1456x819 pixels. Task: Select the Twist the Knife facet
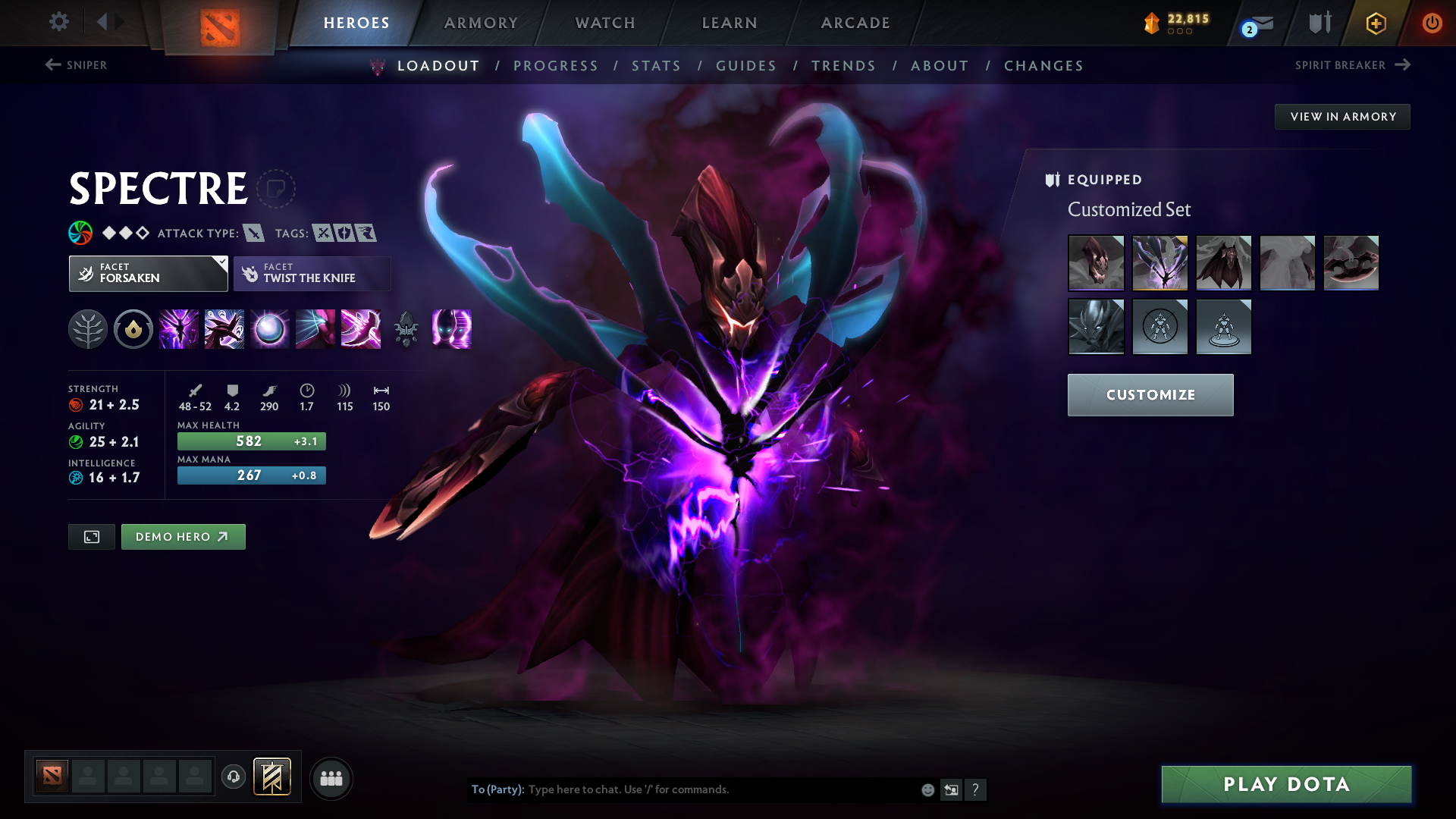pyautogui.click(x=312, y=273)
